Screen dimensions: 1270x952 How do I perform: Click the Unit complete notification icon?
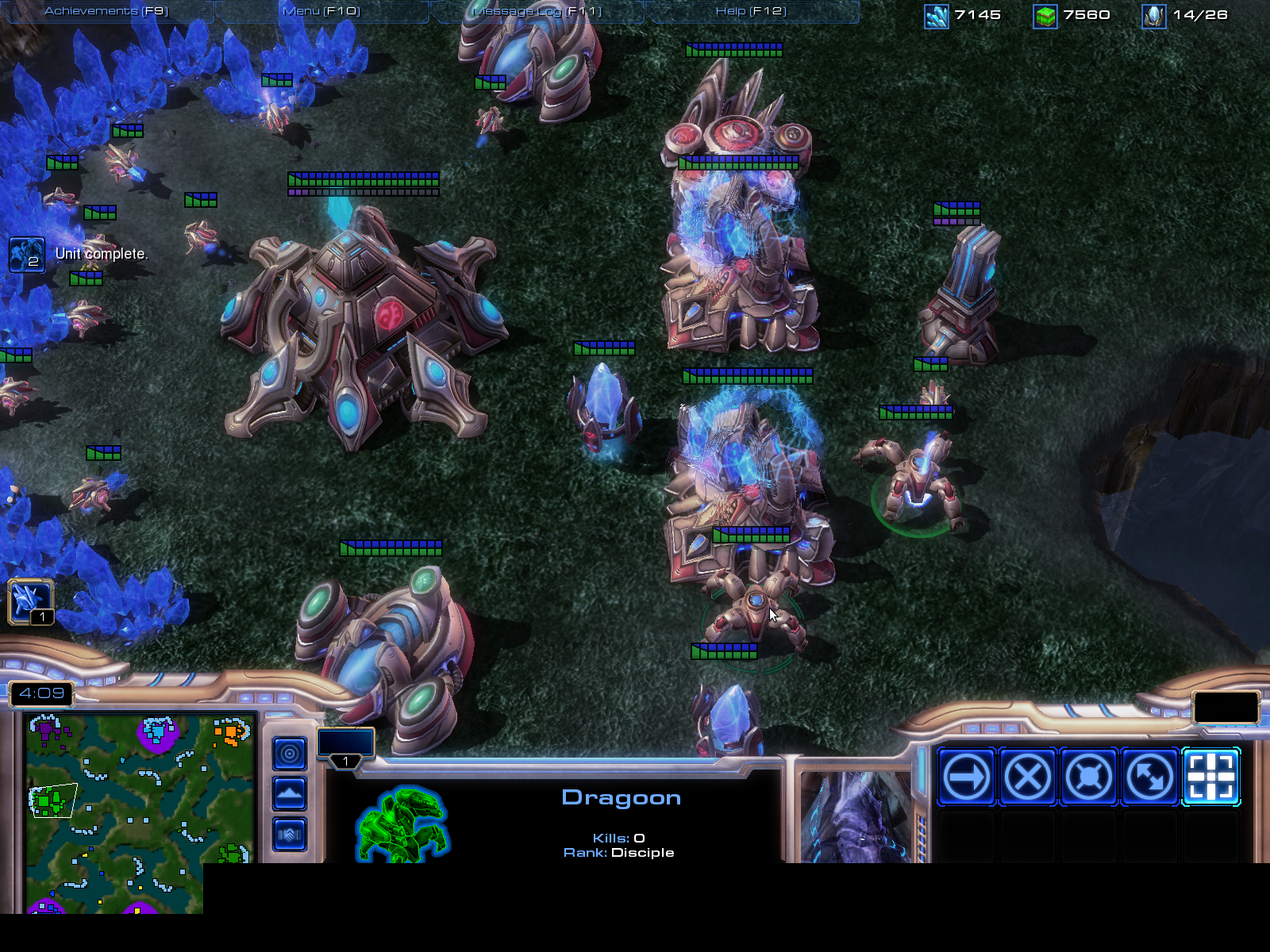(26, 255)
